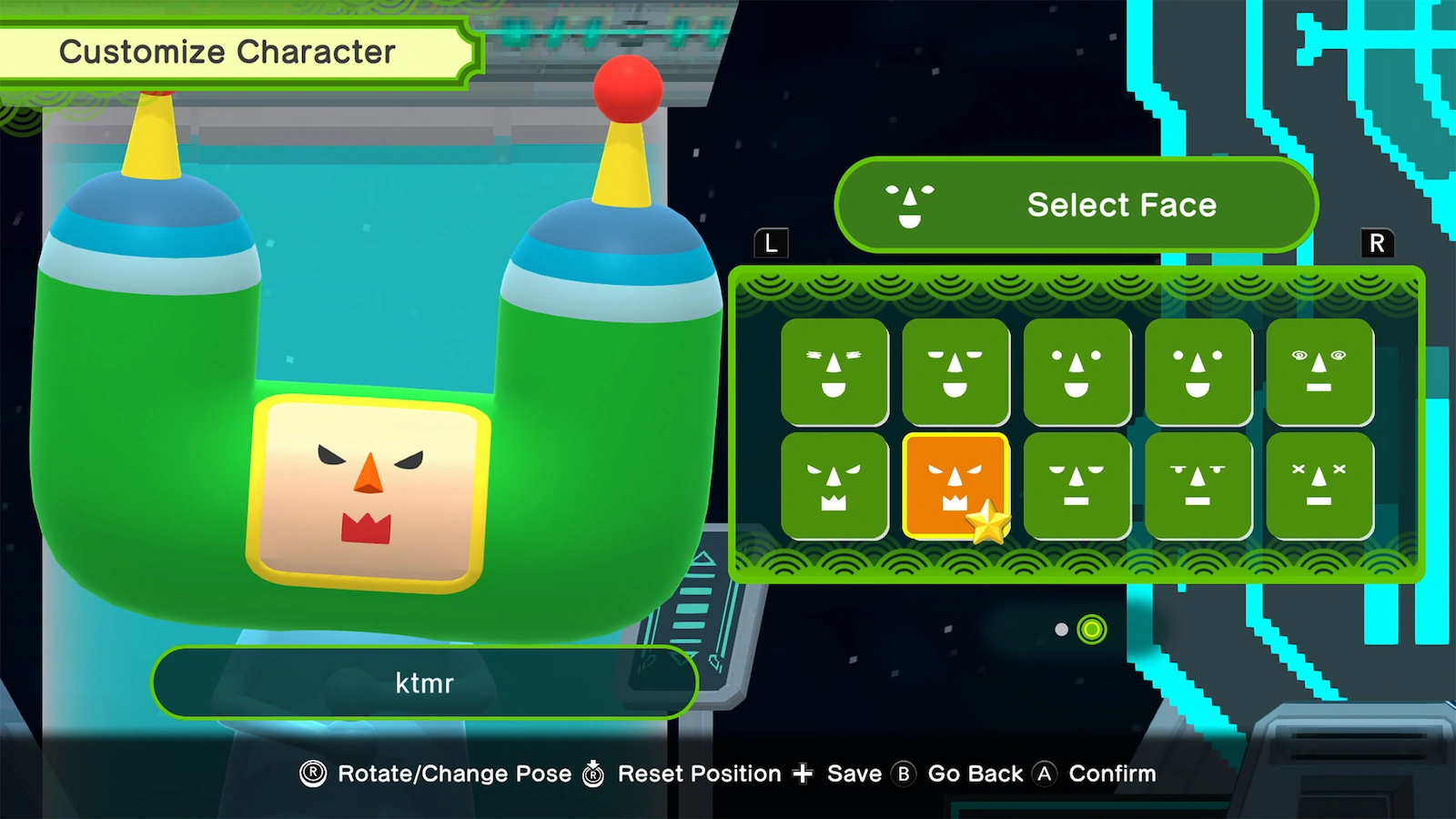Select the wide grinning dot-eyed face
1456x819 pixels.
pos(1198,373)
